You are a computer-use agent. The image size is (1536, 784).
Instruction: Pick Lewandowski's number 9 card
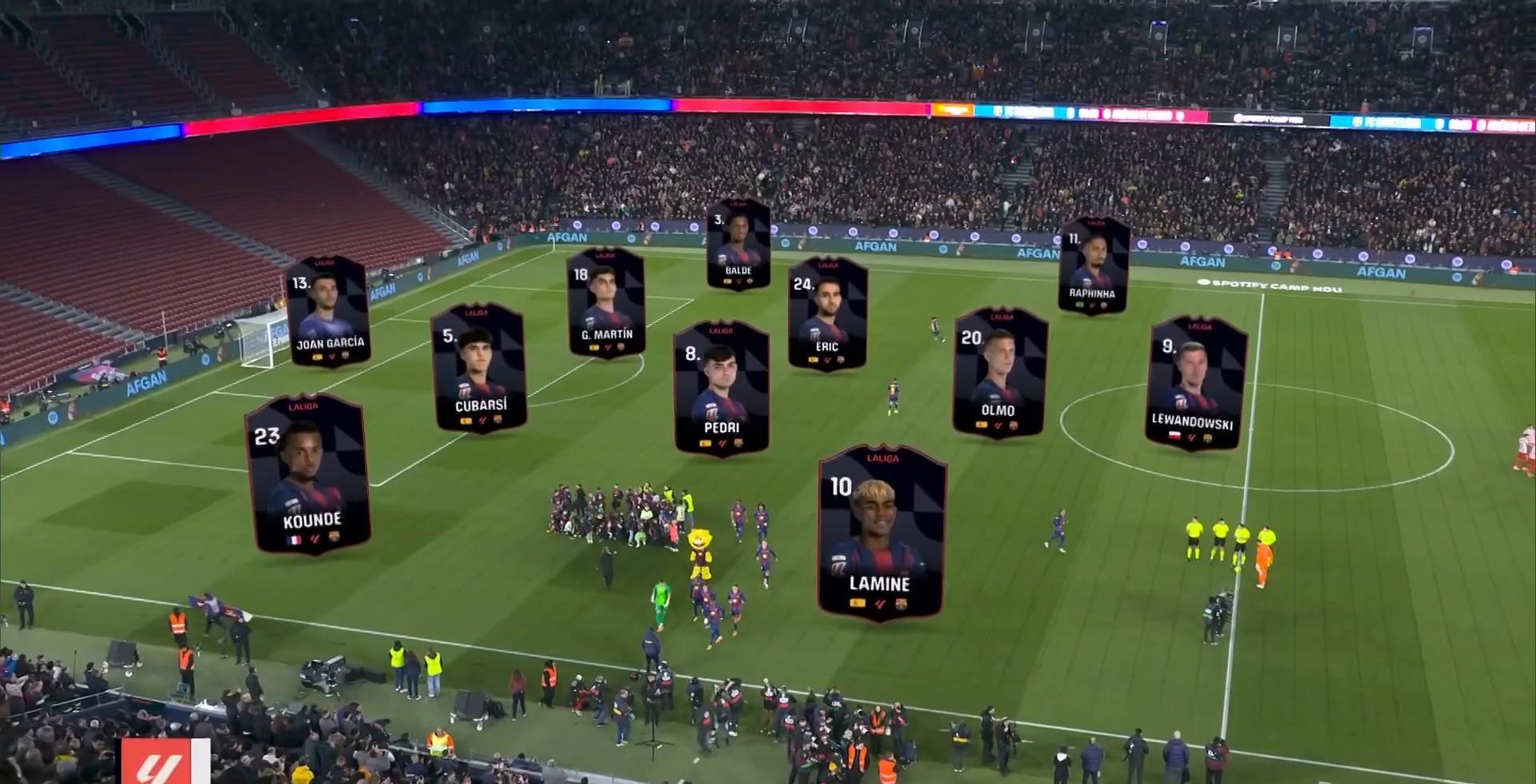point(1195,382)
